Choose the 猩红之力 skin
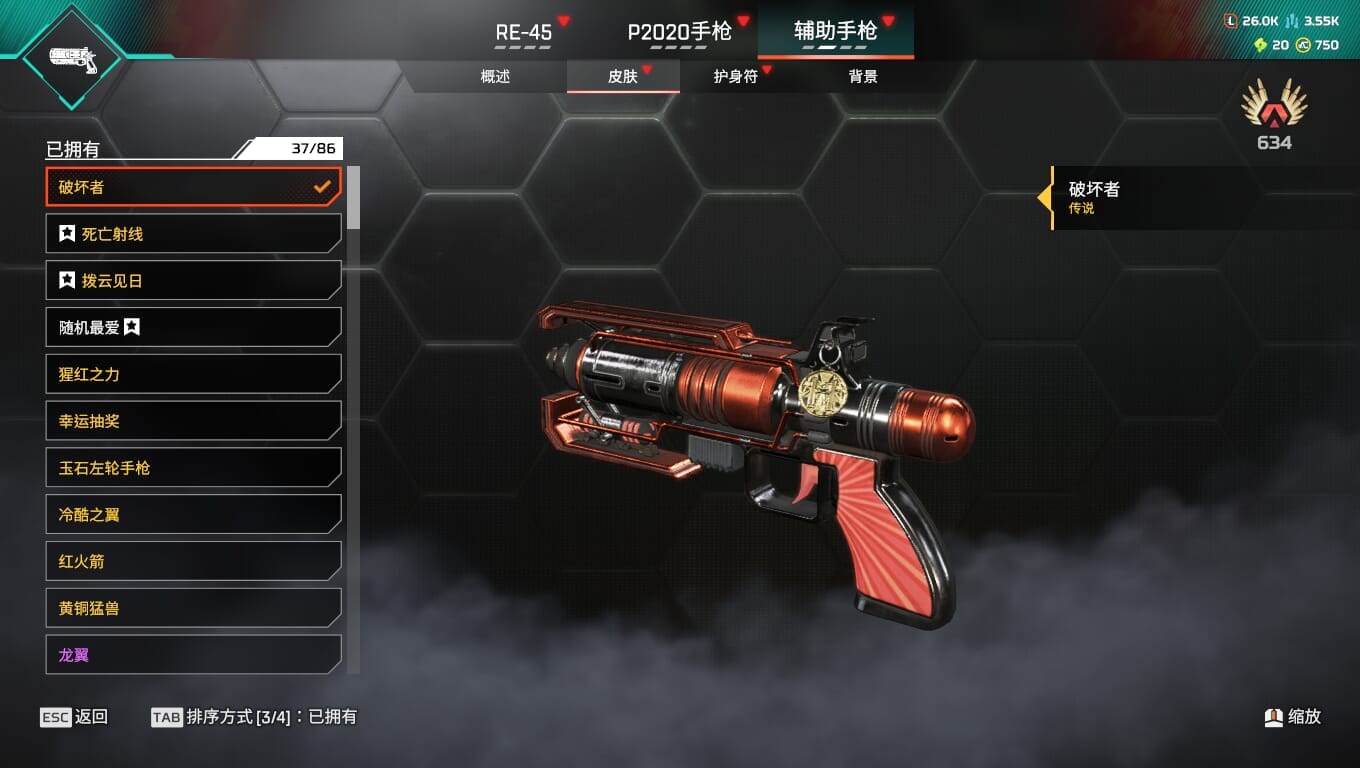The height and width of the screenshot is (768, 1360). [193, 374]
